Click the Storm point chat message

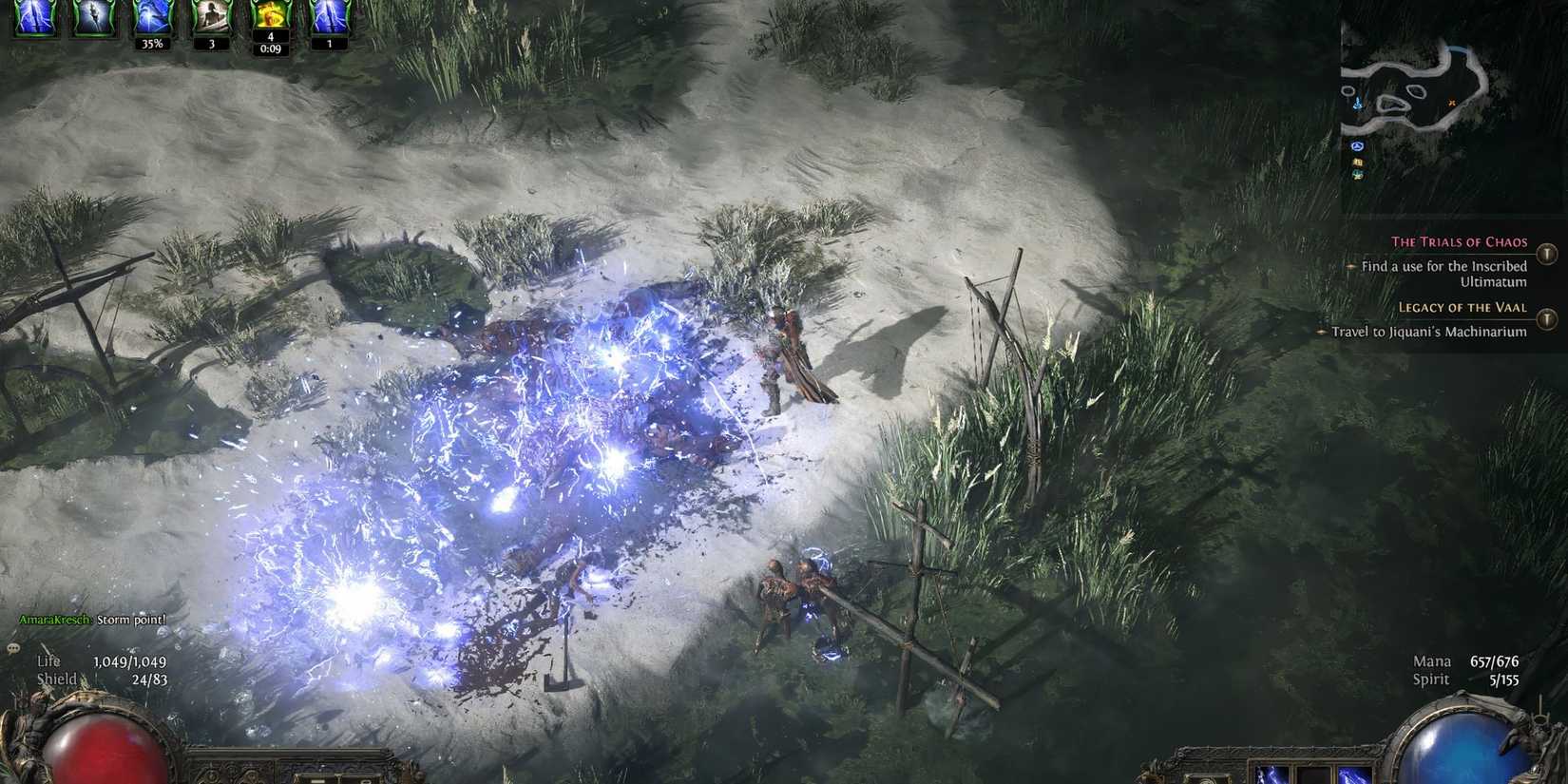(130, 619)
